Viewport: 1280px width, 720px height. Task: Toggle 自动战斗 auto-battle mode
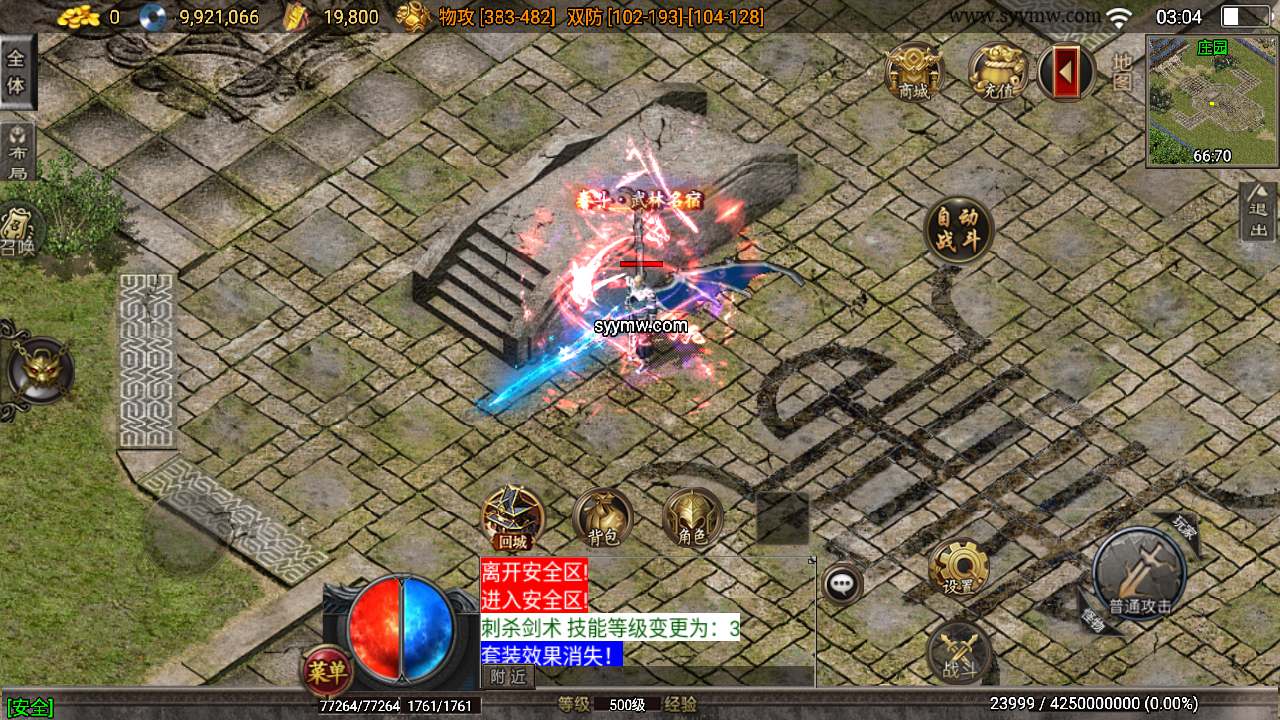[x=958, y=228]
